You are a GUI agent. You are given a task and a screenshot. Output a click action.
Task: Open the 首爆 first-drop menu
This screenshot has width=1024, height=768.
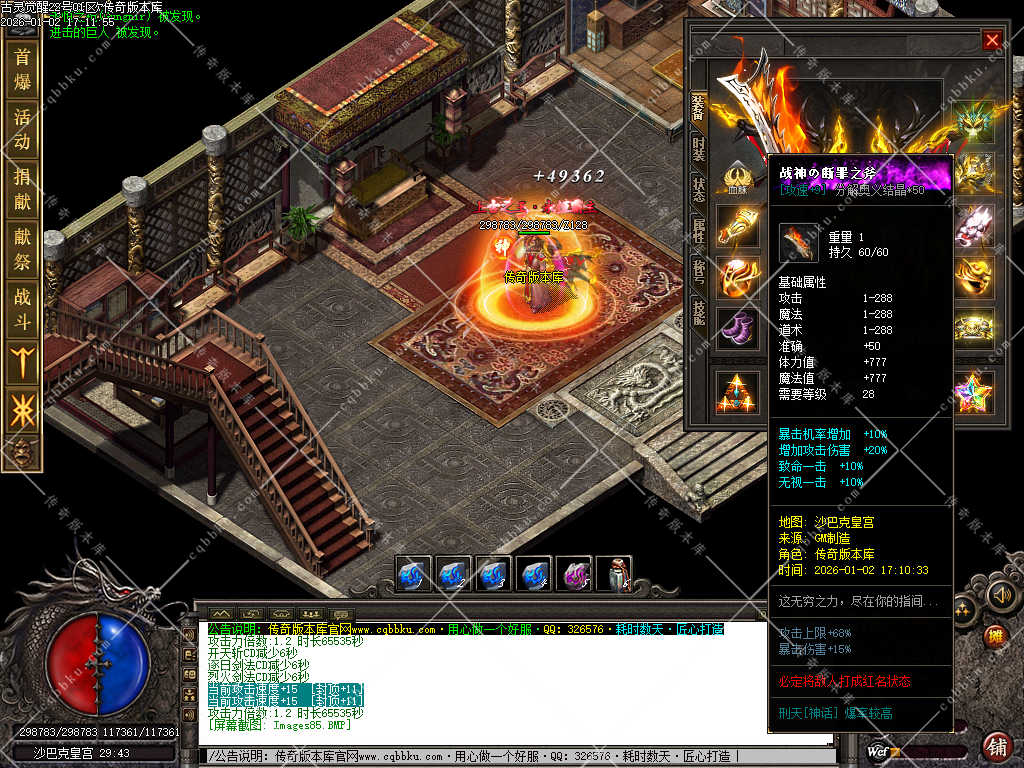point(22,69)
